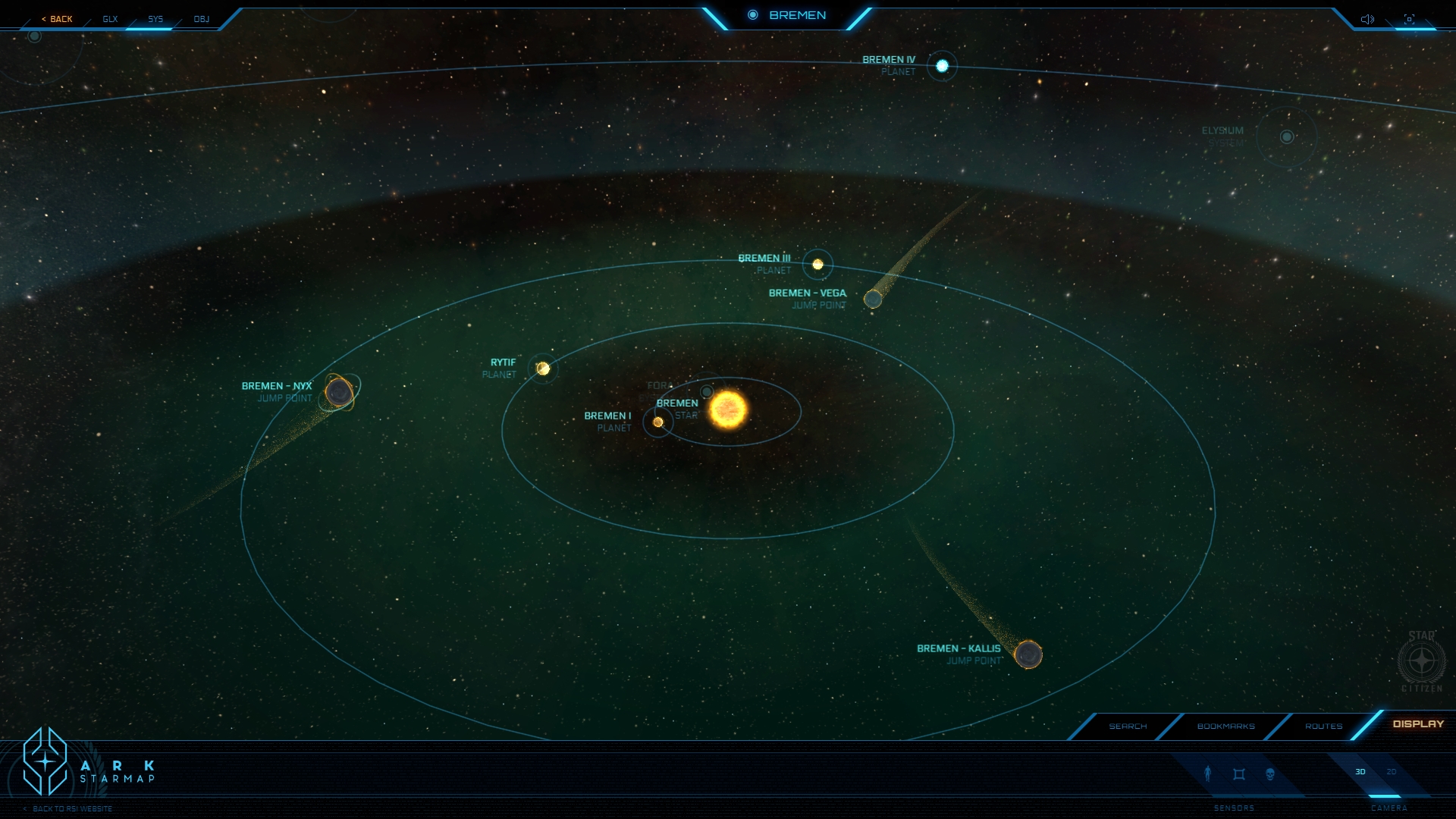Select the Bremen IV planet marker
Viewport: 1456px width, 819px height.
tap(942, 66)
